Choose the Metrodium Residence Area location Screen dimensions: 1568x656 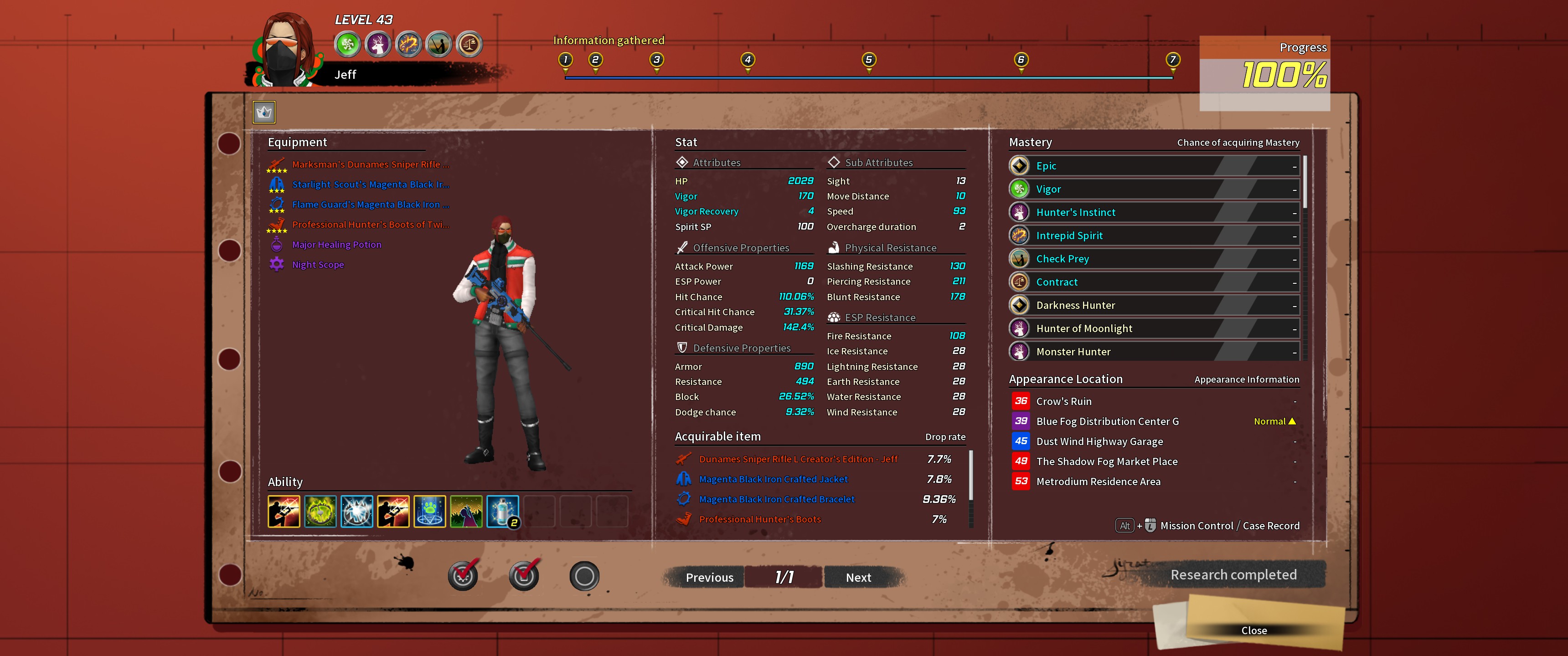(x=1098, y=482)
